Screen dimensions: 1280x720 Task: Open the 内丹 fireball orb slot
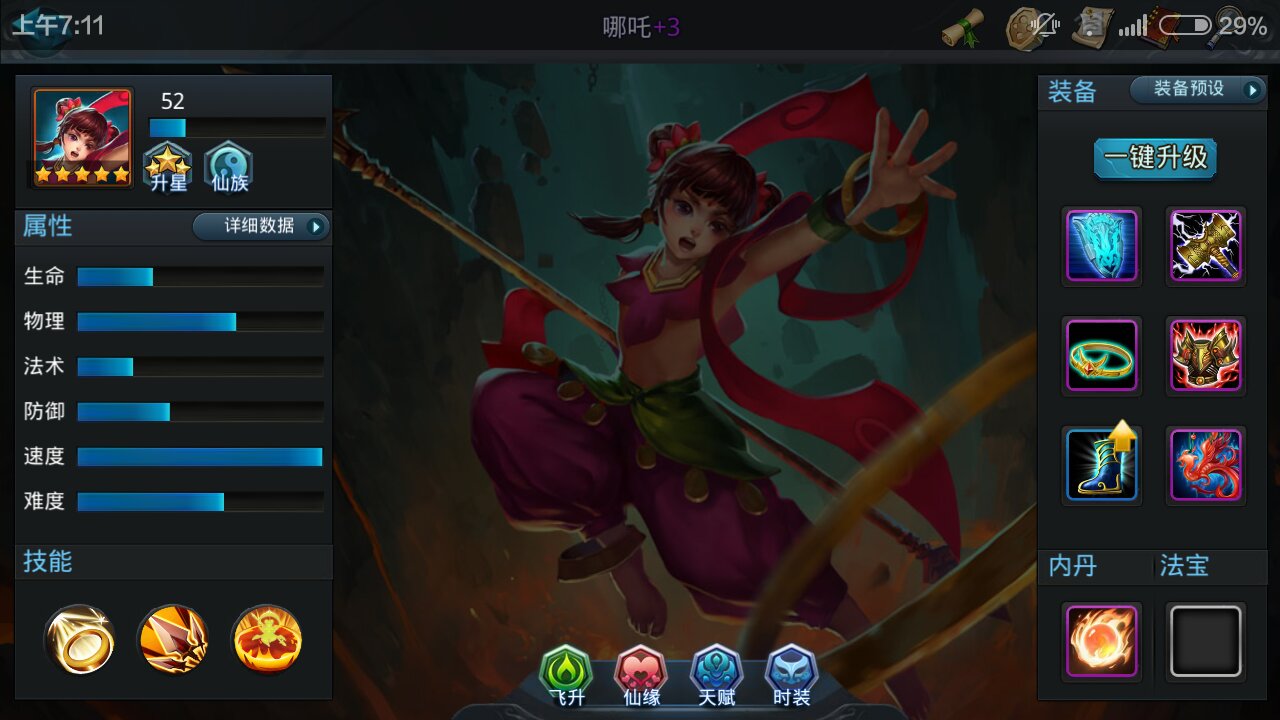pyautogui.click(x=1101, y=641)
